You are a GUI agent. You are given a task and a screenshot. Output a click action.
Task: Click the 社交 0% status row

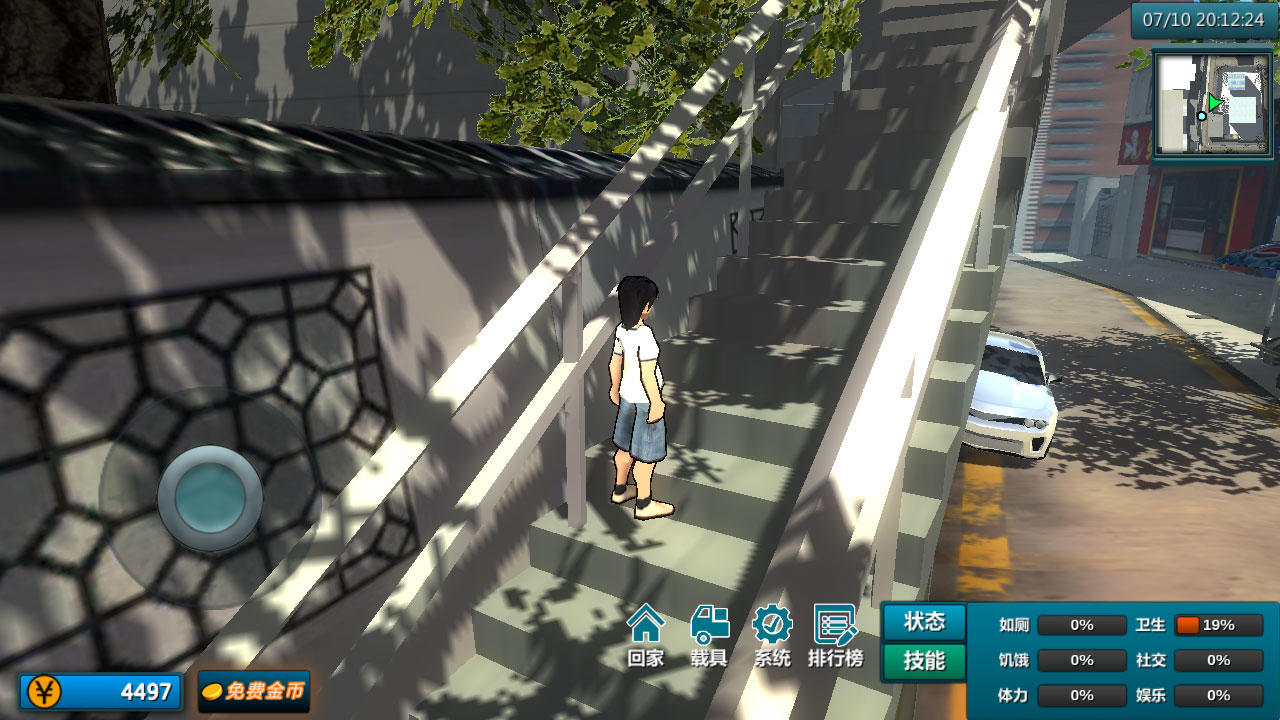point(1218,660)
